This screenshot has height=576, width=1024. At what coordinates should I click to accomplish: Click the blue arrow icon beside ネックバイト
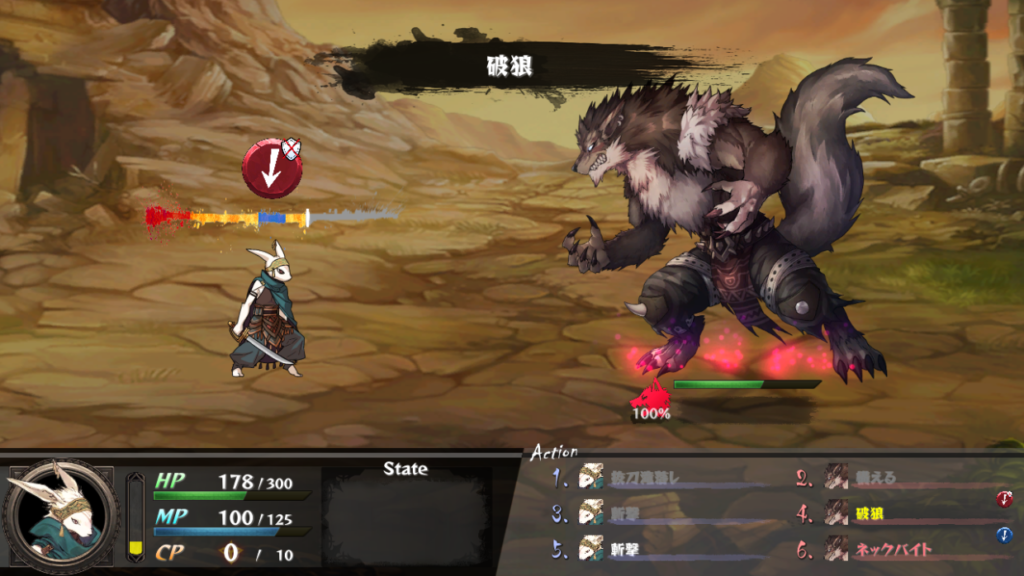coord(1004,535)
